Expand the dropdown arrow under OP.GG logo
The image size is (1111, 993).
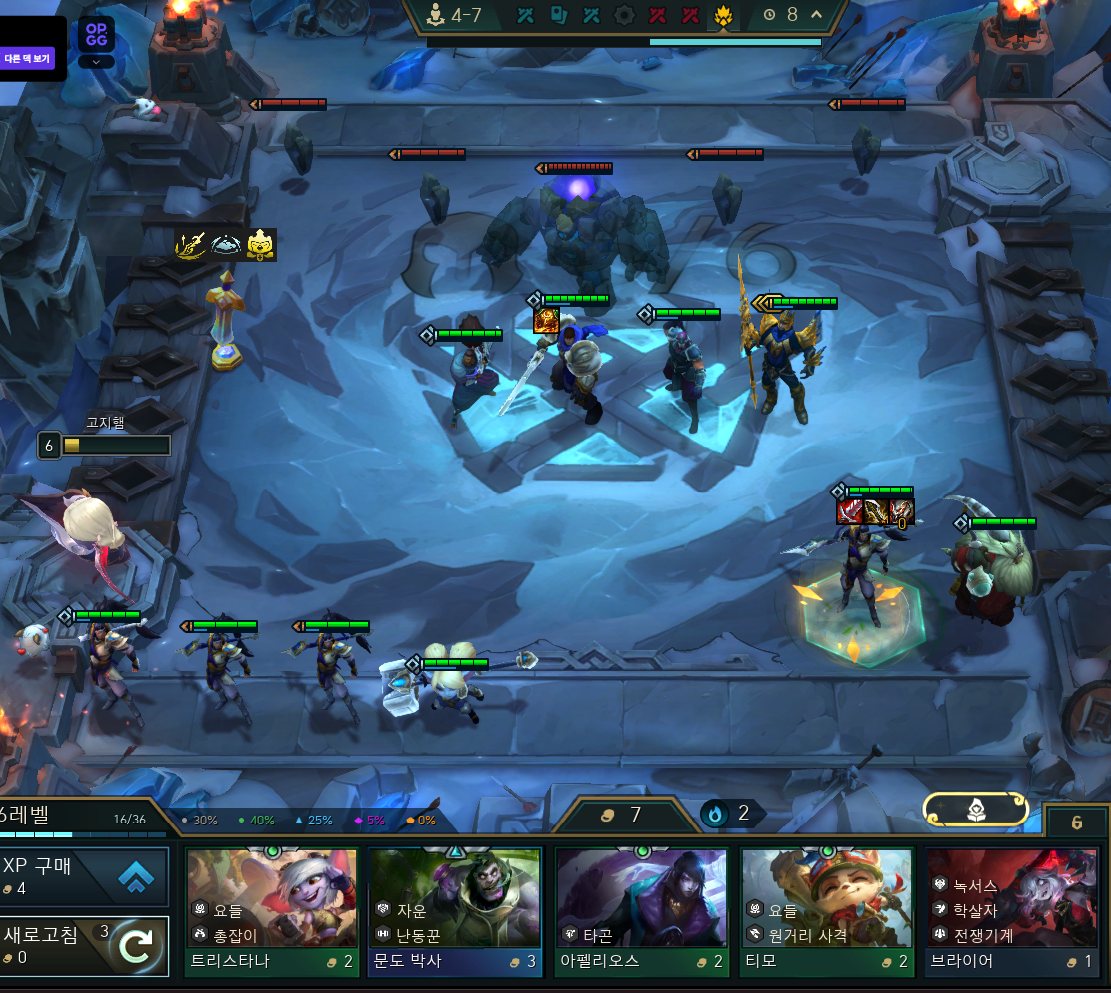96,61
